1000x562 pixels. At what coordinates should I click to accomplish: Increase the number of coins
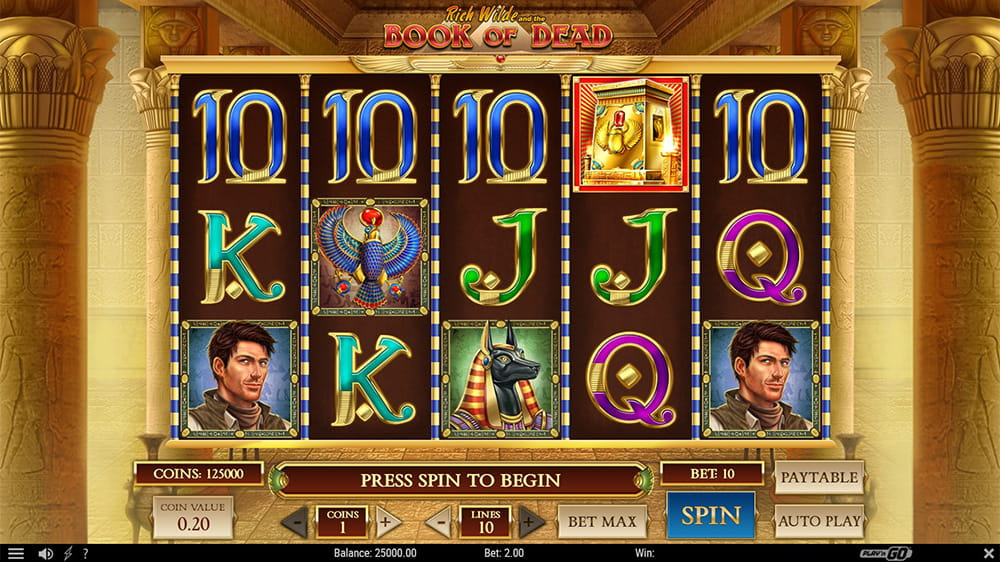pyautogui.click(x=389, y=522)
